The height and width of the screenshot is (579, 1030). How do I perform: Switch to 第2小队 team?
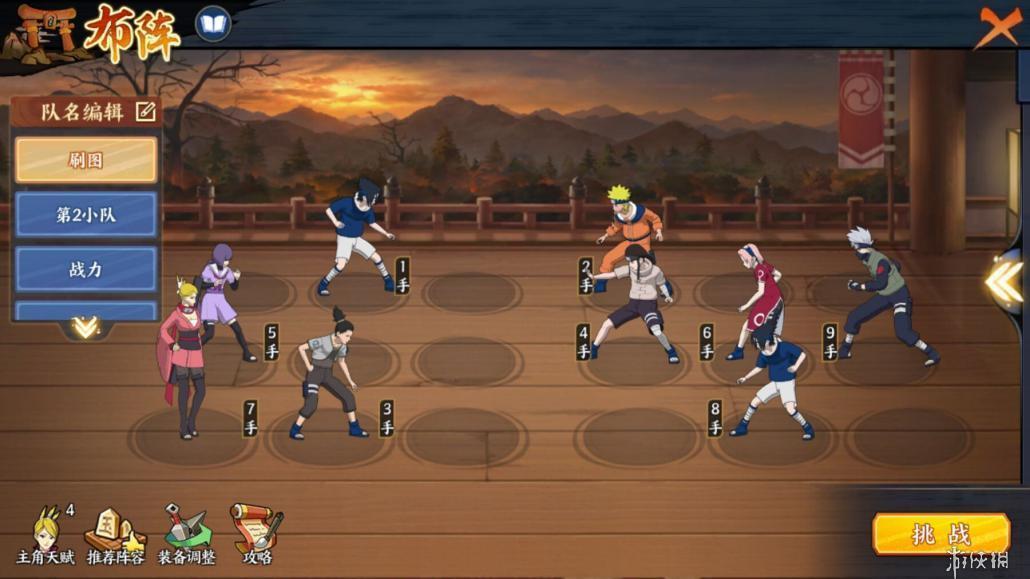coord(86,214)
